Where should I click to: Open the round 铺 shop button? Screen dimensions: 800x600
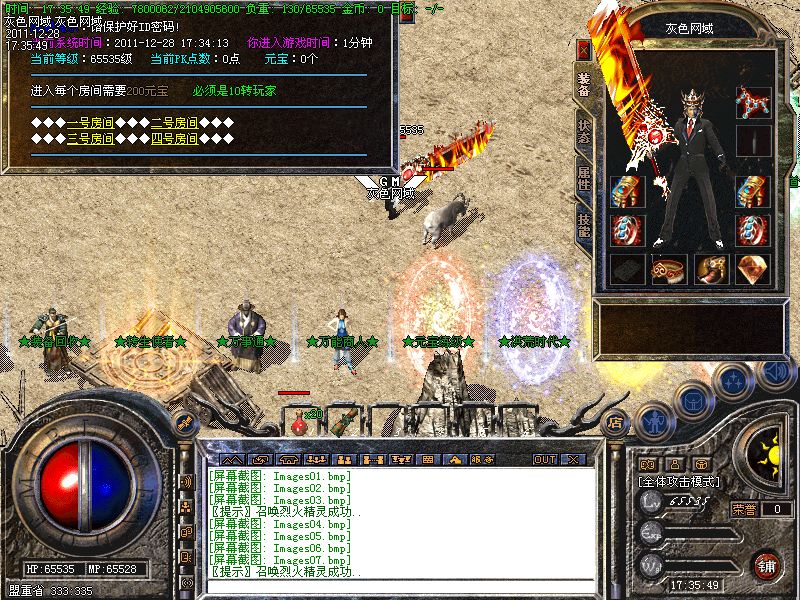[765, 565]
